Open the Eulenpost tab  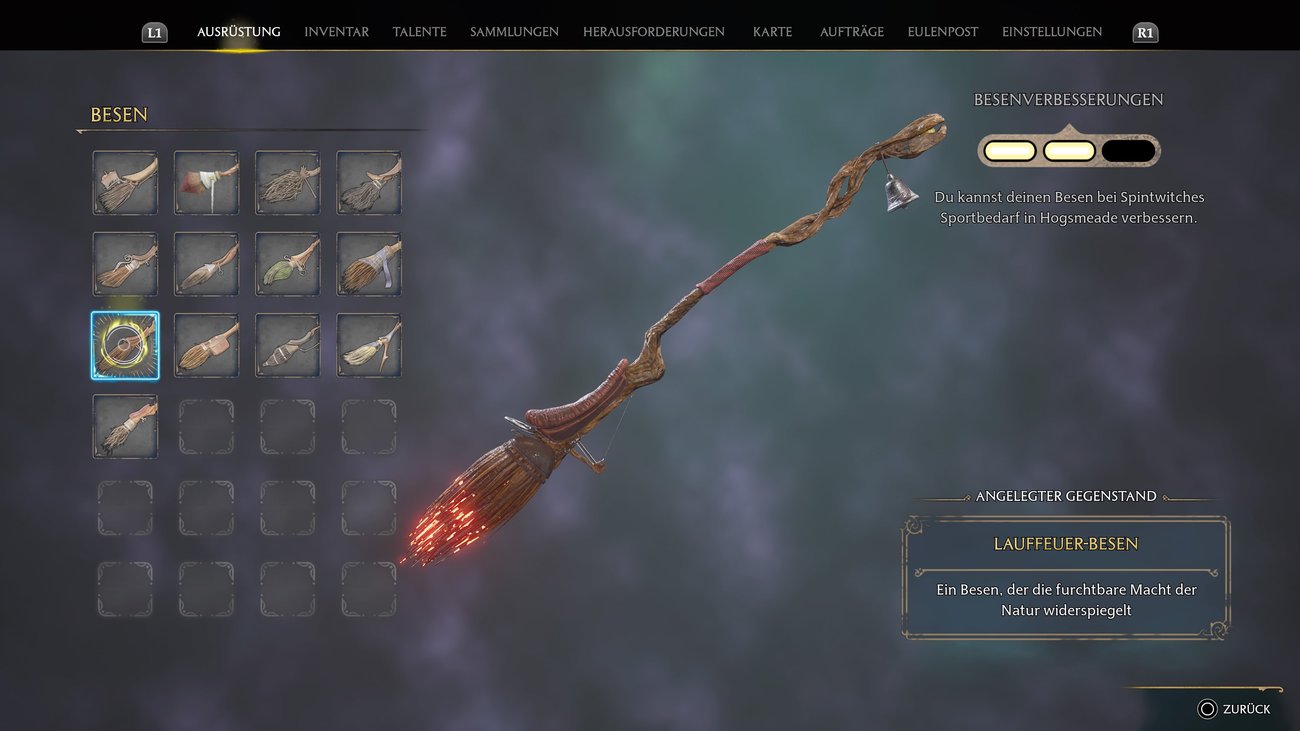[x=942, y=32]
